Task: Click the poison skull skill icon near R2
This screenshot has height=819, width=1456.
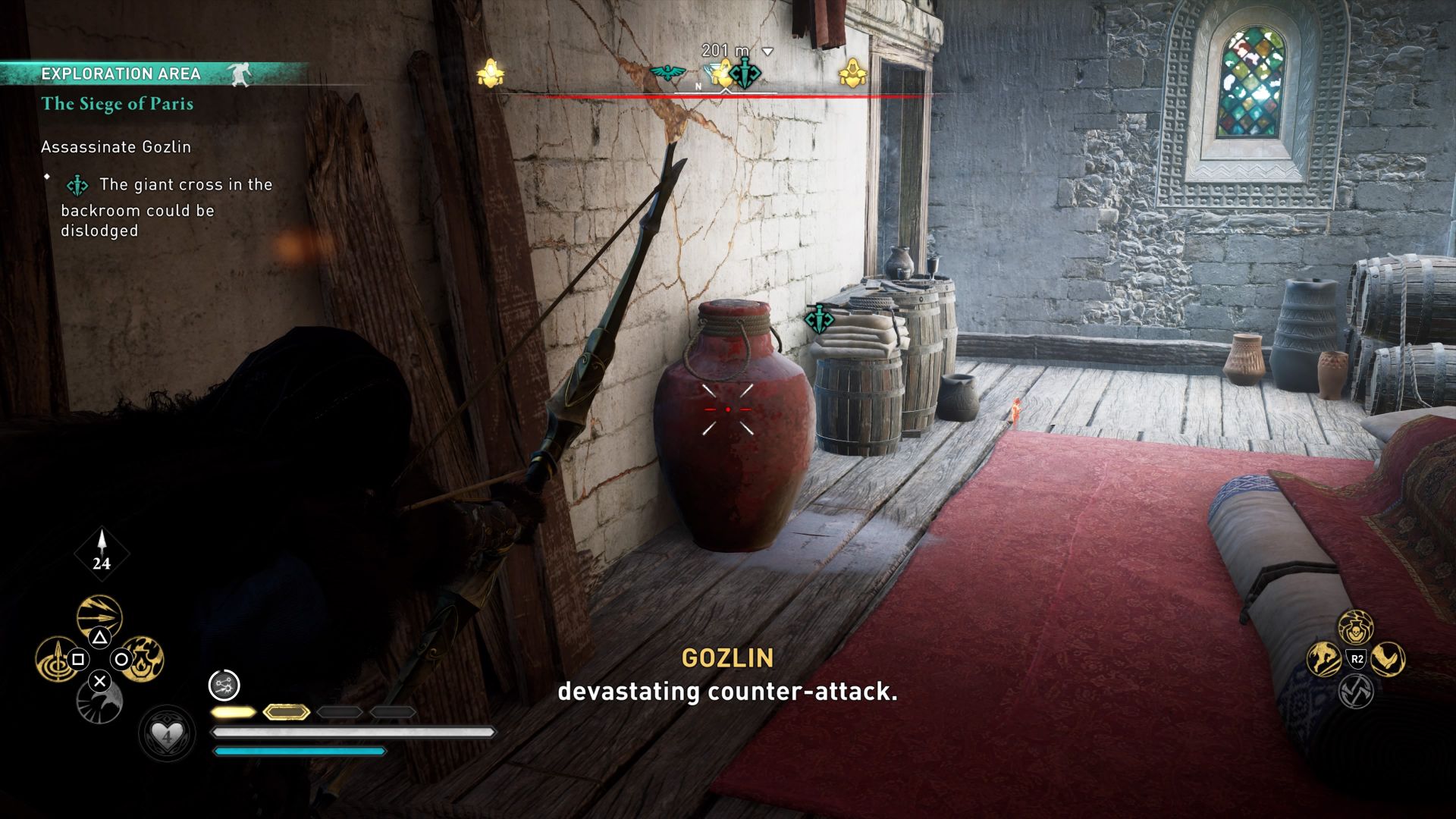Action: pyautogui.click(x=1356, y=628)
